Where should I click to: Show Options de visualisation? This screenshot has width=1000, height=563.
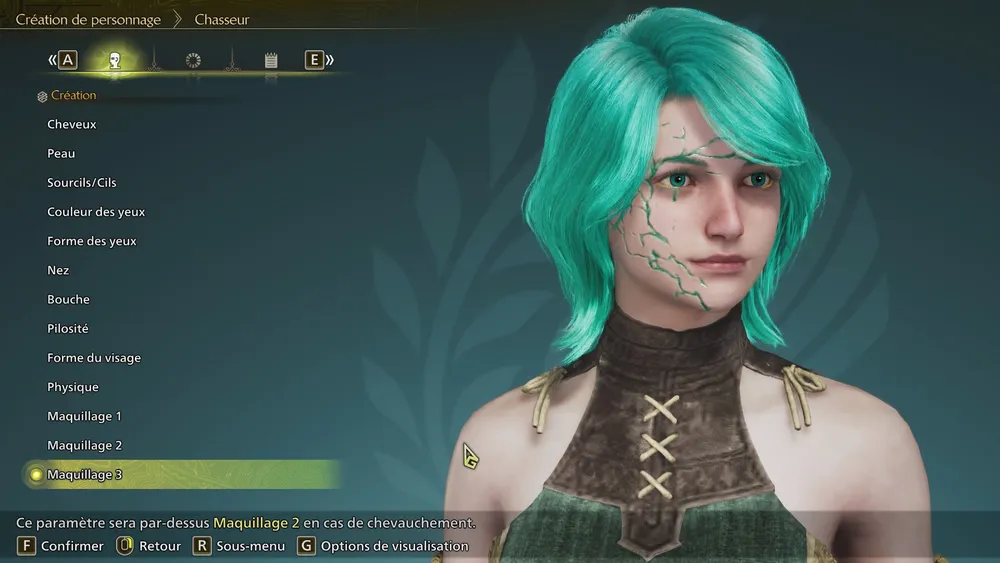[x=383, y=546]
